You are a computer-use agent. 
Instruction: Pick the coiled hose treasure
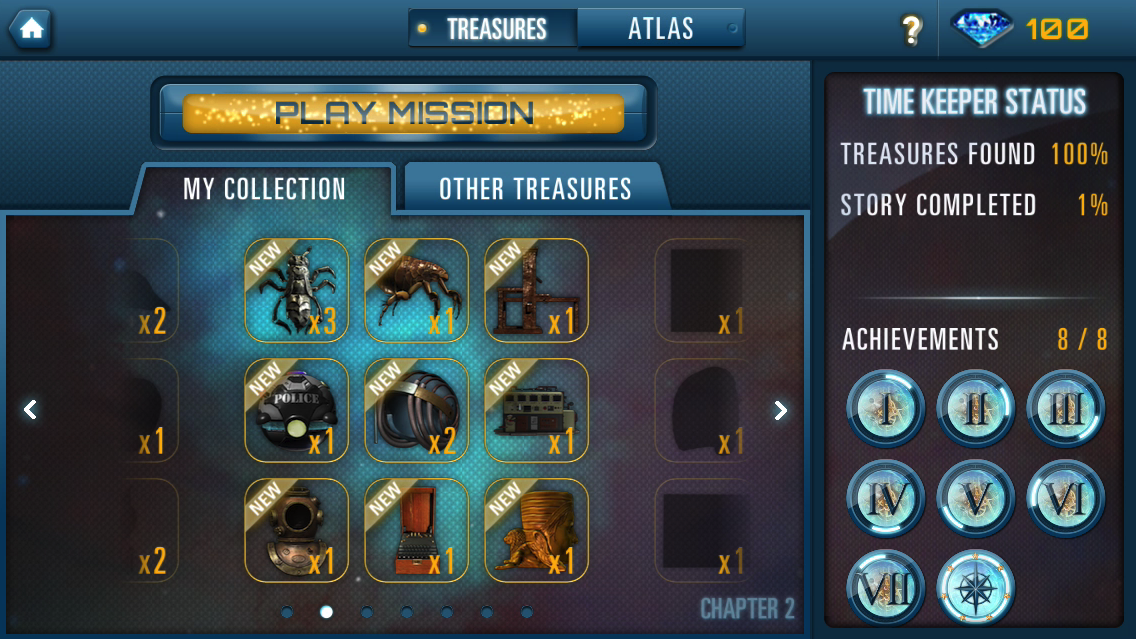[416, 410]
